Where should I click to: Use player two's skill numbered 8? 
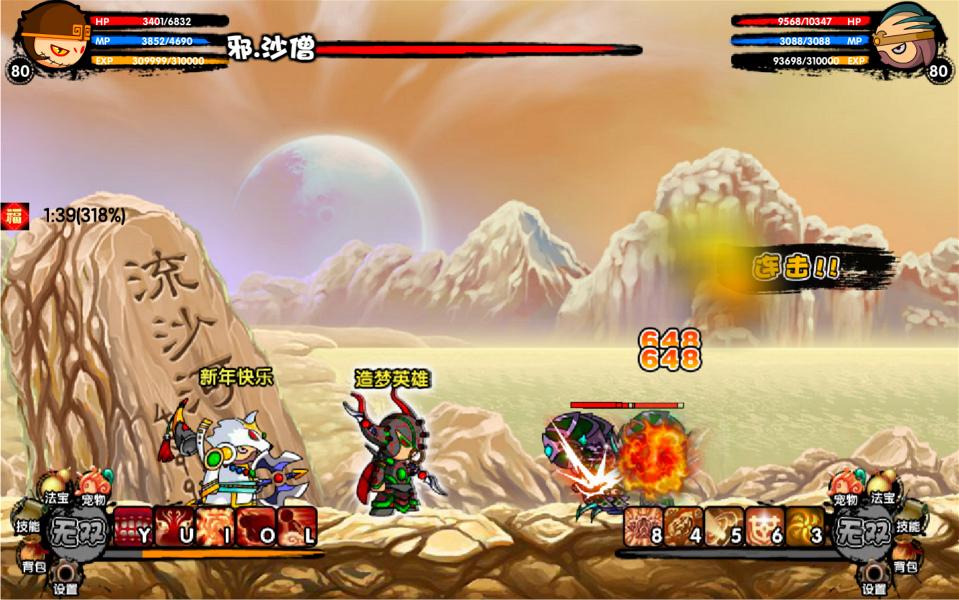644,526
